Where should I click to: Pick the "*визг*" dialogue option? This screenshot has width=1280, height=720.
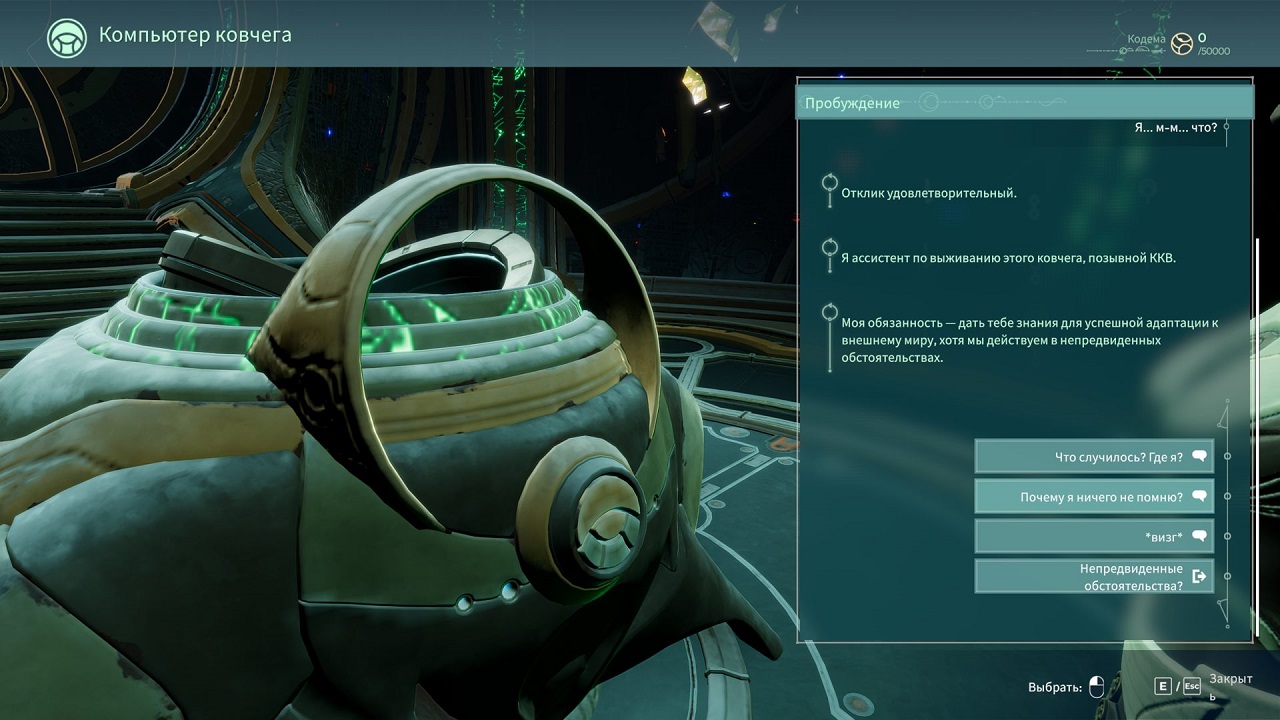click(x=1093, y=537)
